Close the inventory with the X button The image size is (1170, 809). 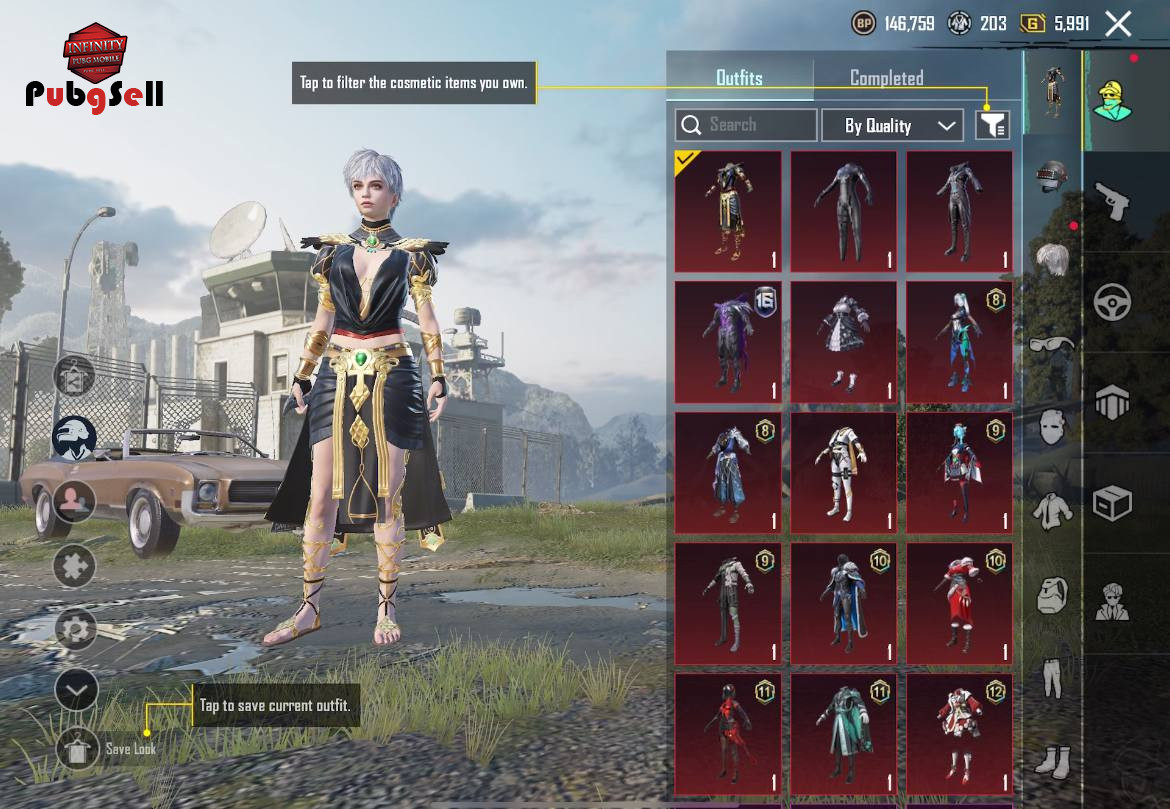point(1118,24)
